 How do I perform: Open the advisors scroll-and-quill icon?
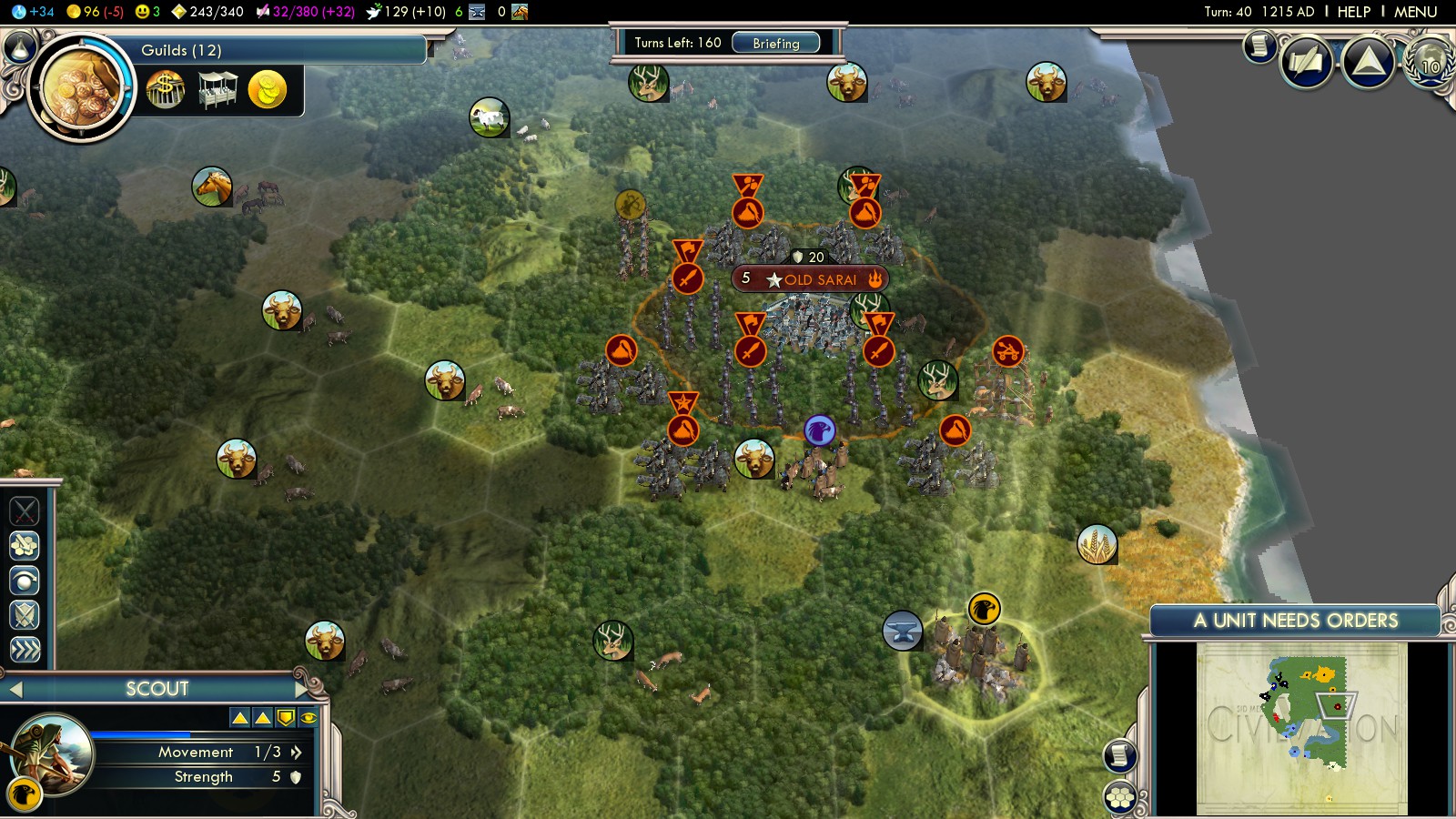click(x=1307, y=63)
